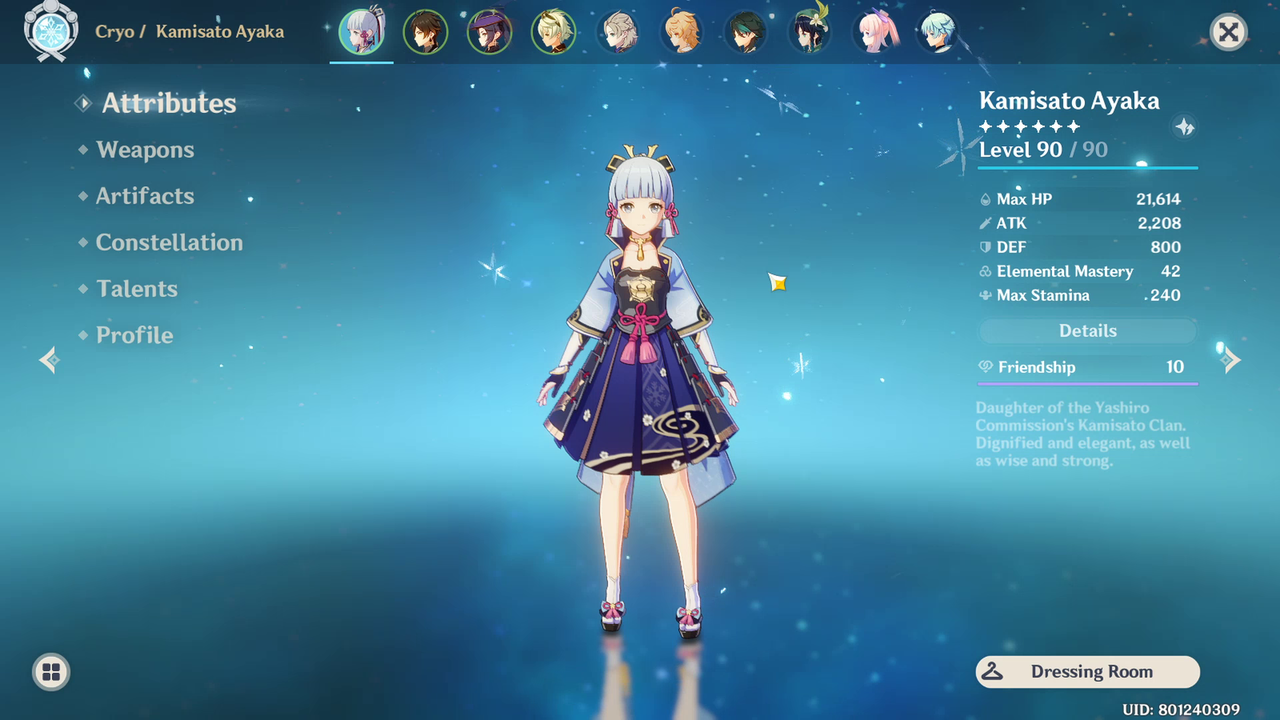
Task: Click the ascension star icon beside the name
Action: 1184,127
